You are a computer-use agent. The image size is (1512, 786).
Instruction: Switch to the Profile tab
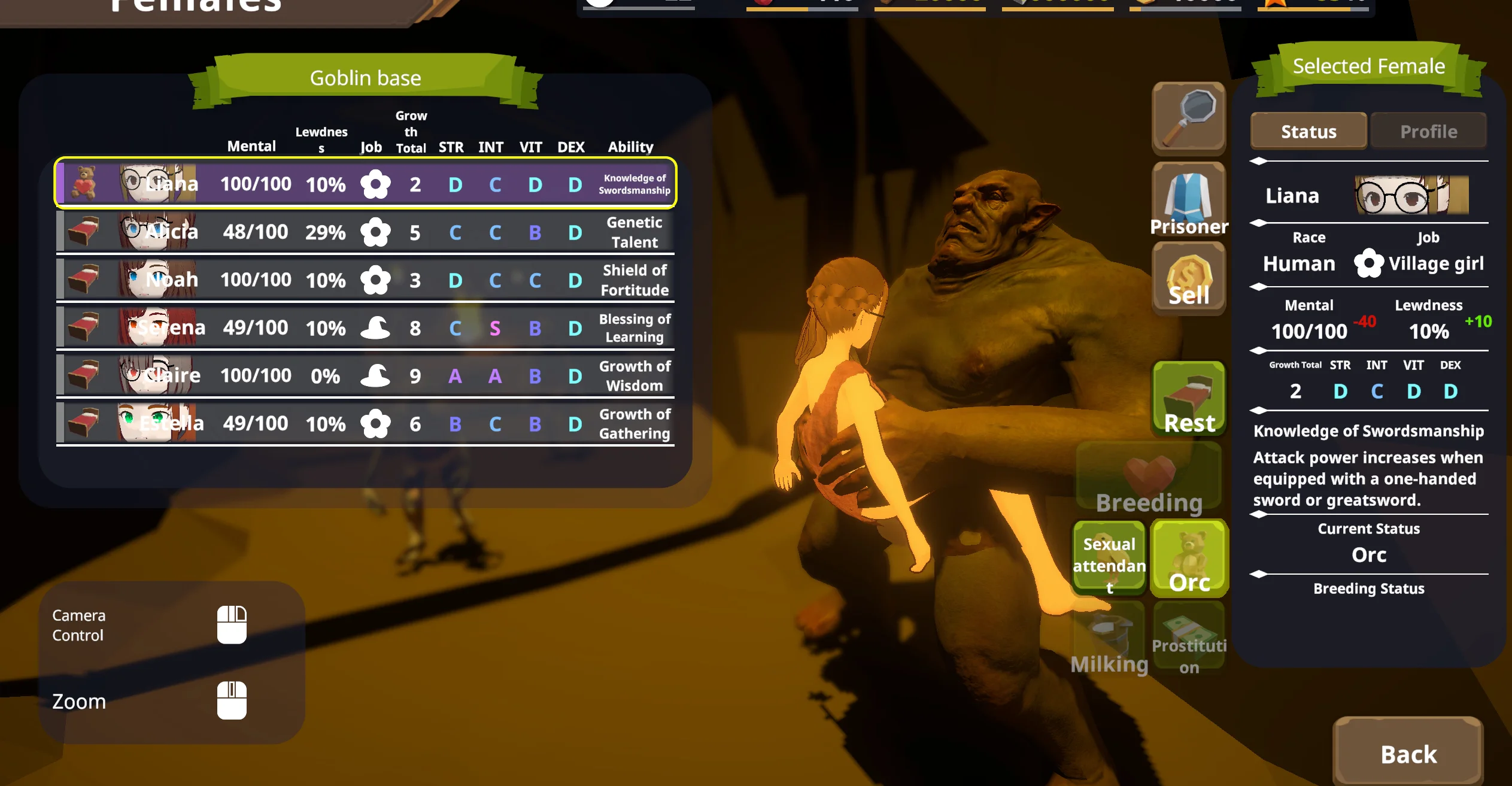1428,131
